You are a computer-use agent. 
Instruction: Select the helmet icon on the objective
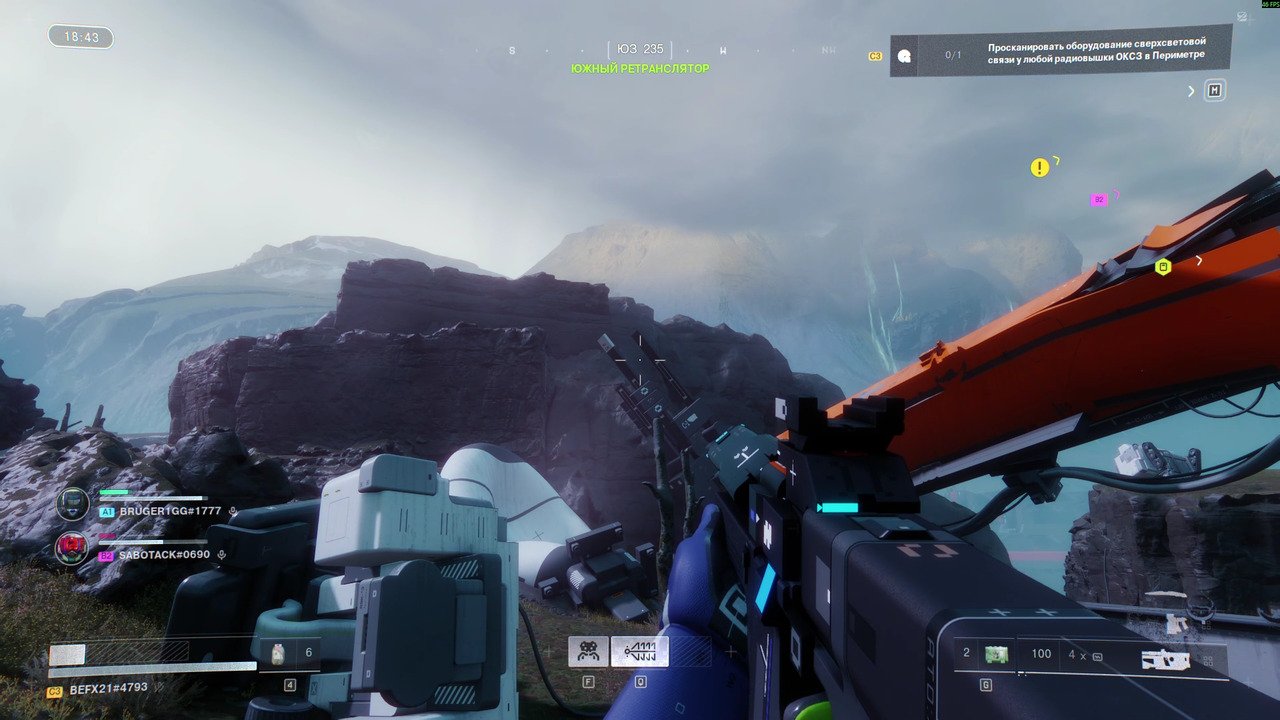[x=904, y=56]
